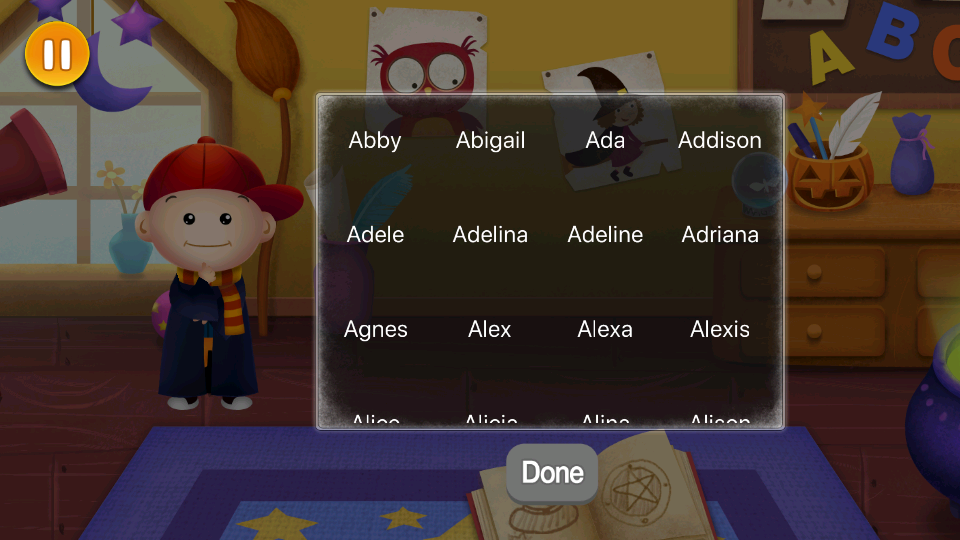
Task: Choose Addison from the name list
Action: coord(720,141)
